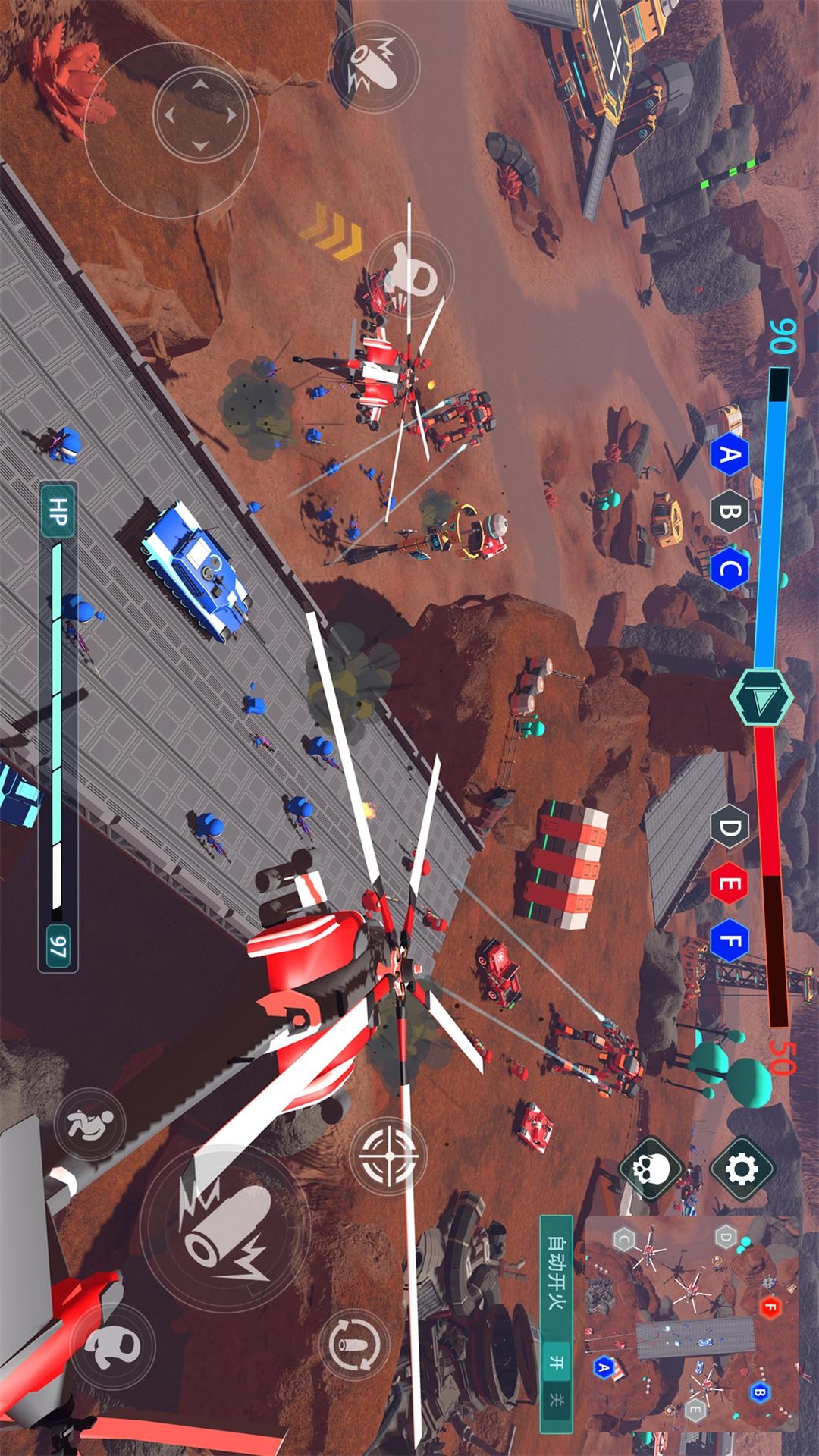The width and height of the screenshot is (819, 1456).
Task: Tap the teal triangle hexagon on score bar
Action: coord(761,697)
